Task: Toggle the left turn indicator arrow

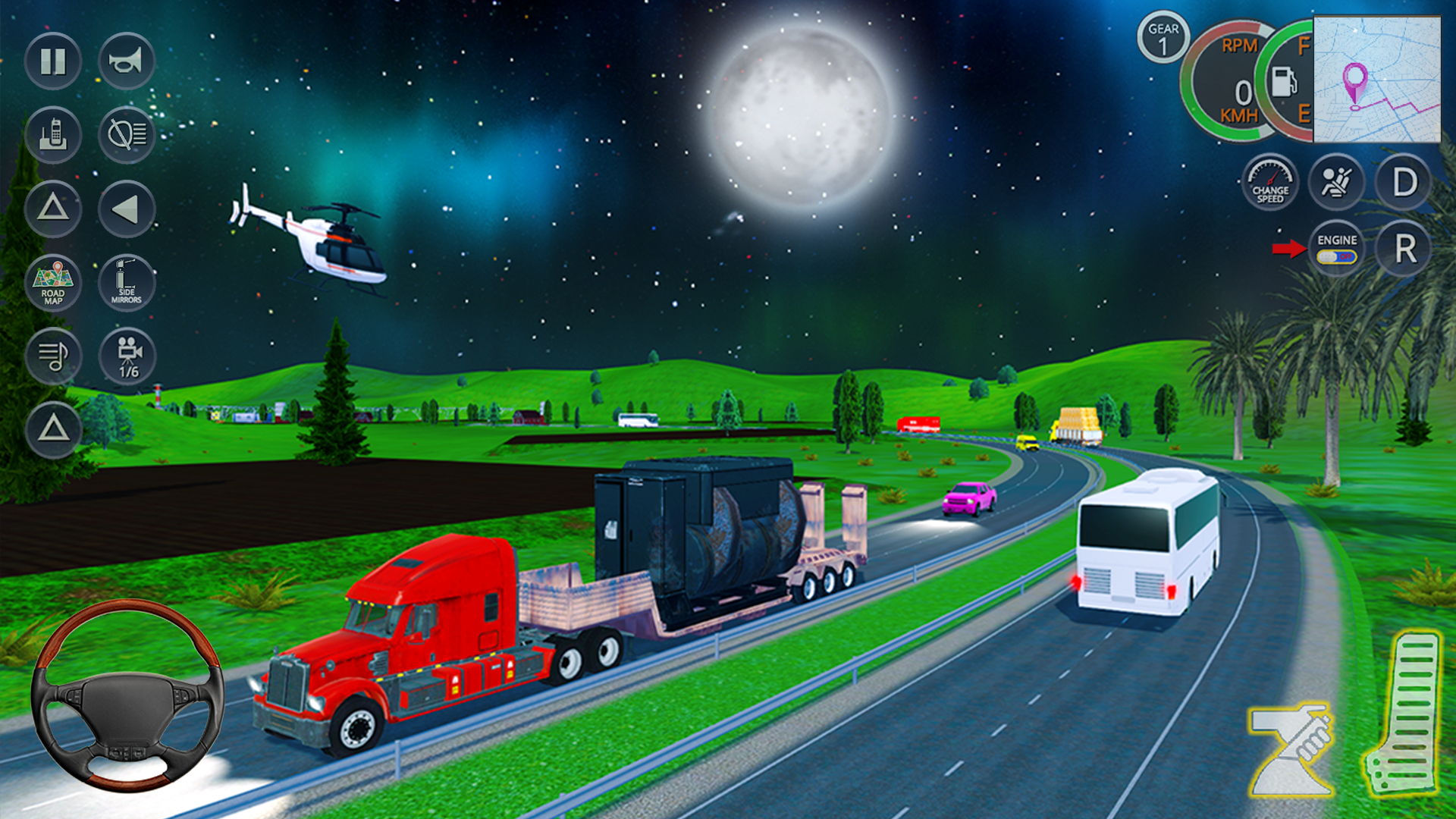Action: click(127, 208)
